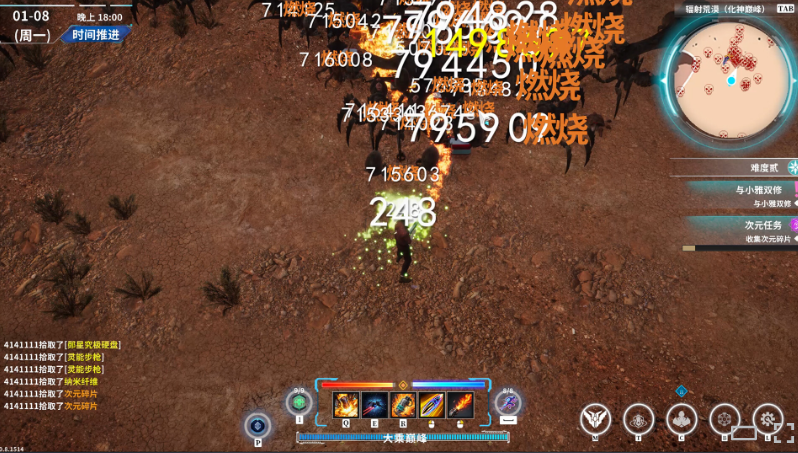Image resolution: width=798 pixels, height=453 pixels.
Task: Click the 时间推进 time advance button
Action: (x=95, y=34)
